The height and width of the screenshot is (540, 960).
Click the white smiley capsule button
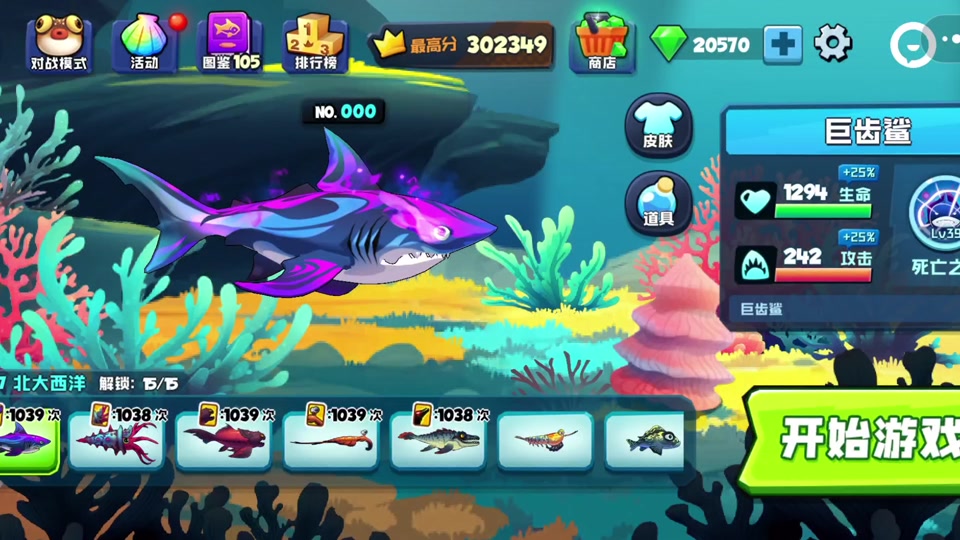911,43
